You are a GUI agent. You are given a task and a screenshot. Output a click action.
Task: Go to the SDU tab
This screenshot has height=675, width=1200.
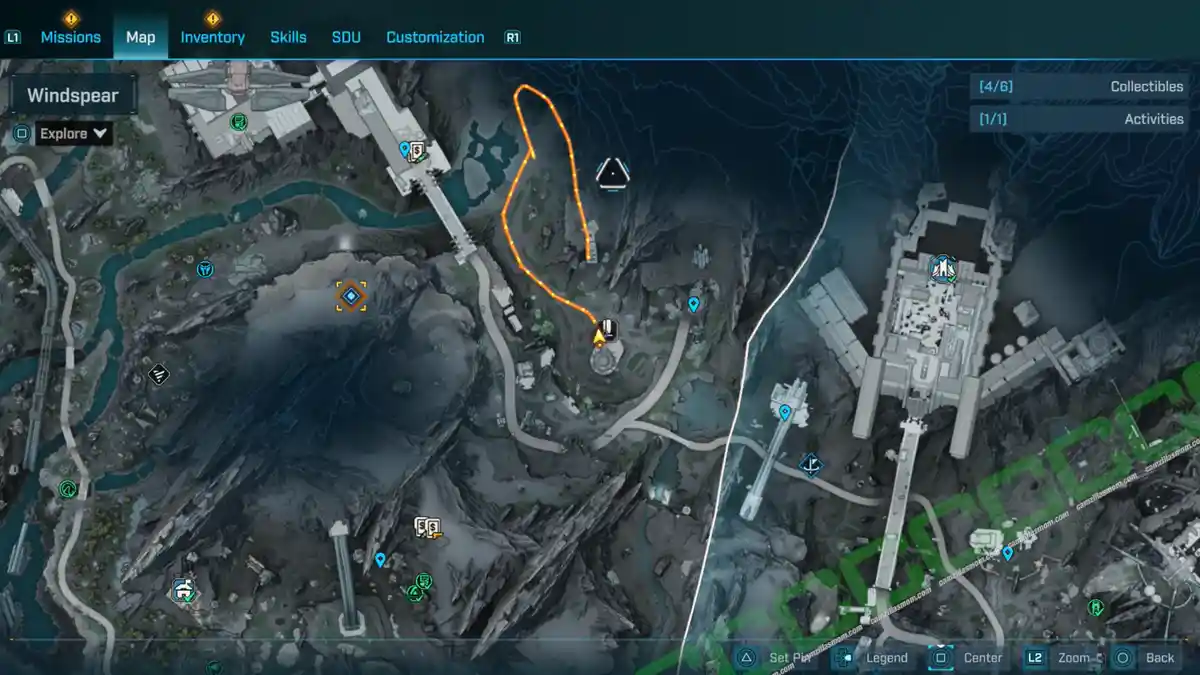pyautogui.click(x=346, y=37)
